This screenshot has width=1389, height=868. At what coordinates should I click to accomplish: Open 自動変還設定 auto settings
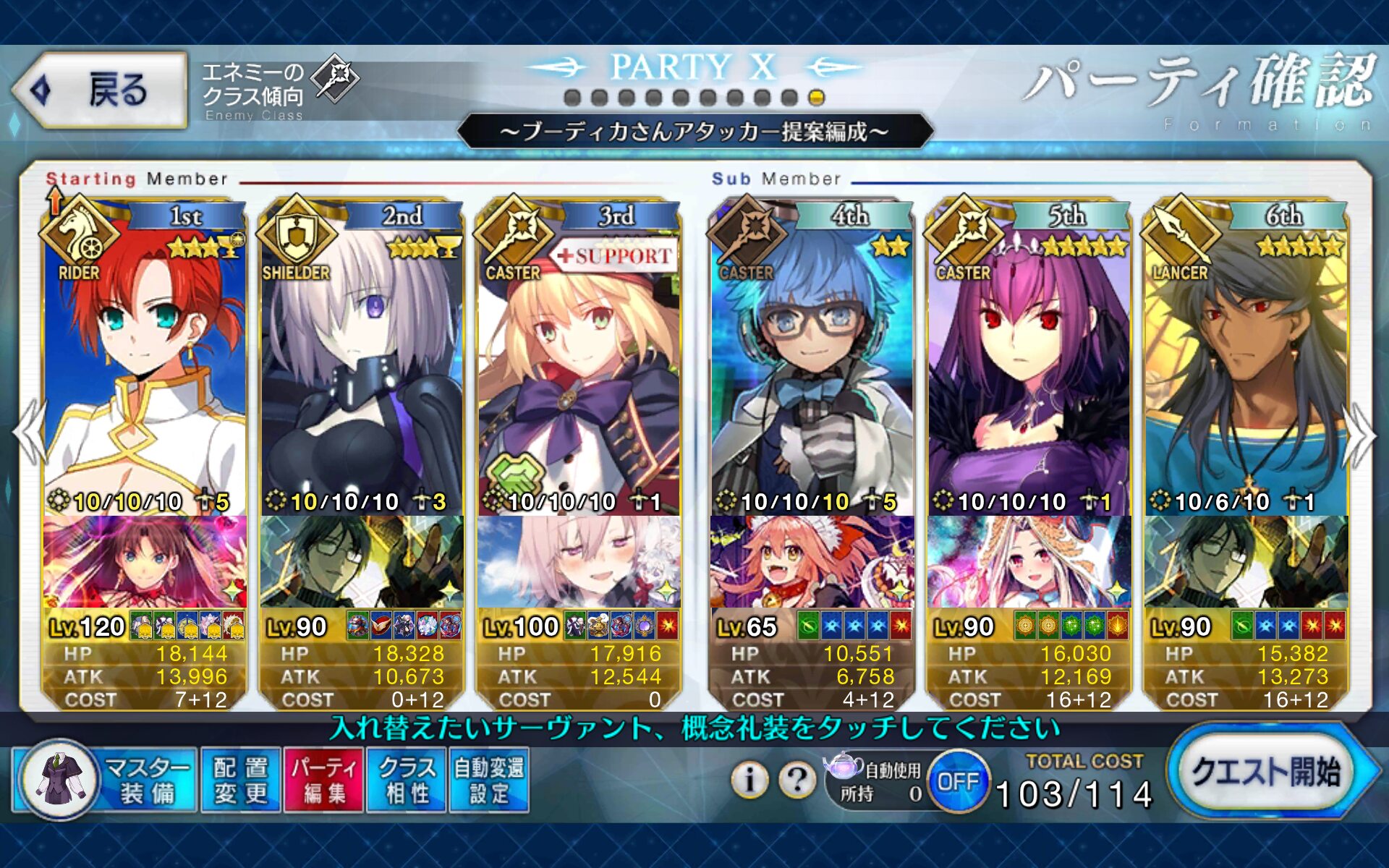pyautogui.click(x=489, y=780)
